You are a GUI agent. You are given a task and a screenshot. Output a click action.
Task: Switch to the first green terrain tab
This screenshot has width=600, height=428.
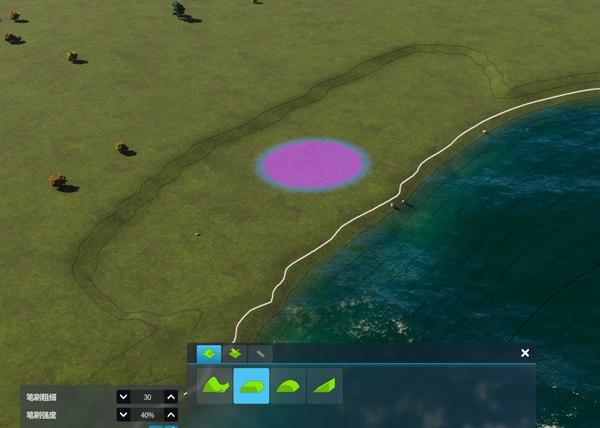pos(209,353)
